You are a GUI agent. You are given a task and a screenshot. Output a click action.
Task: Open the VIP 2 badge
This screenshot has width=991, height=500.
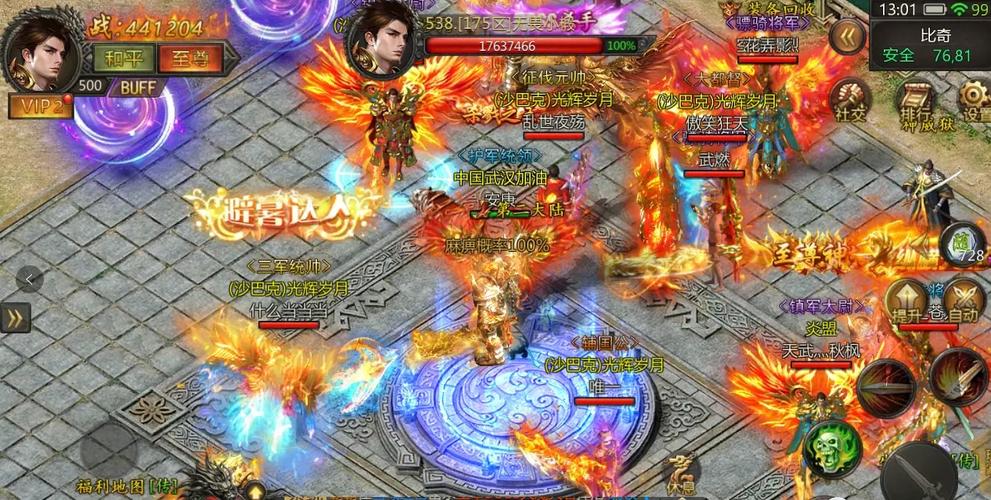(x=40, y=106)
